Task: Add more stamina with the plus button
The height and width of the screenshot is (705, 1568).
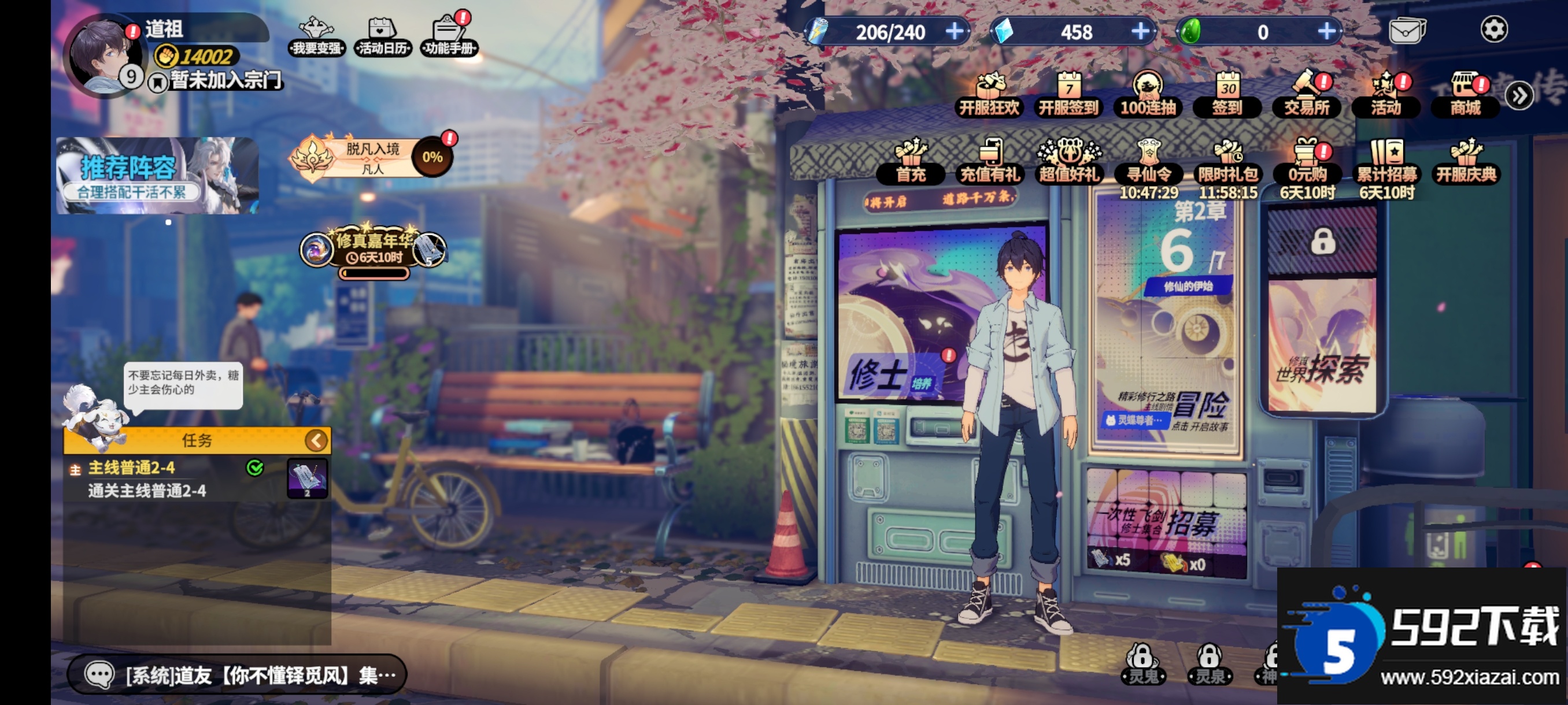Action: pos(955,31)
